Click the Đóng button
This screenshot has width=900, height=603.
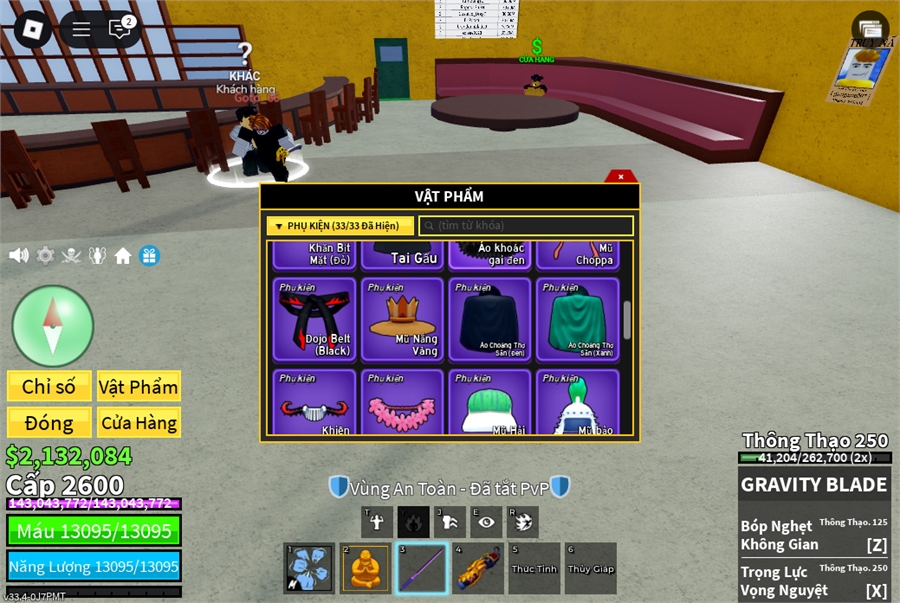(49, 423)
